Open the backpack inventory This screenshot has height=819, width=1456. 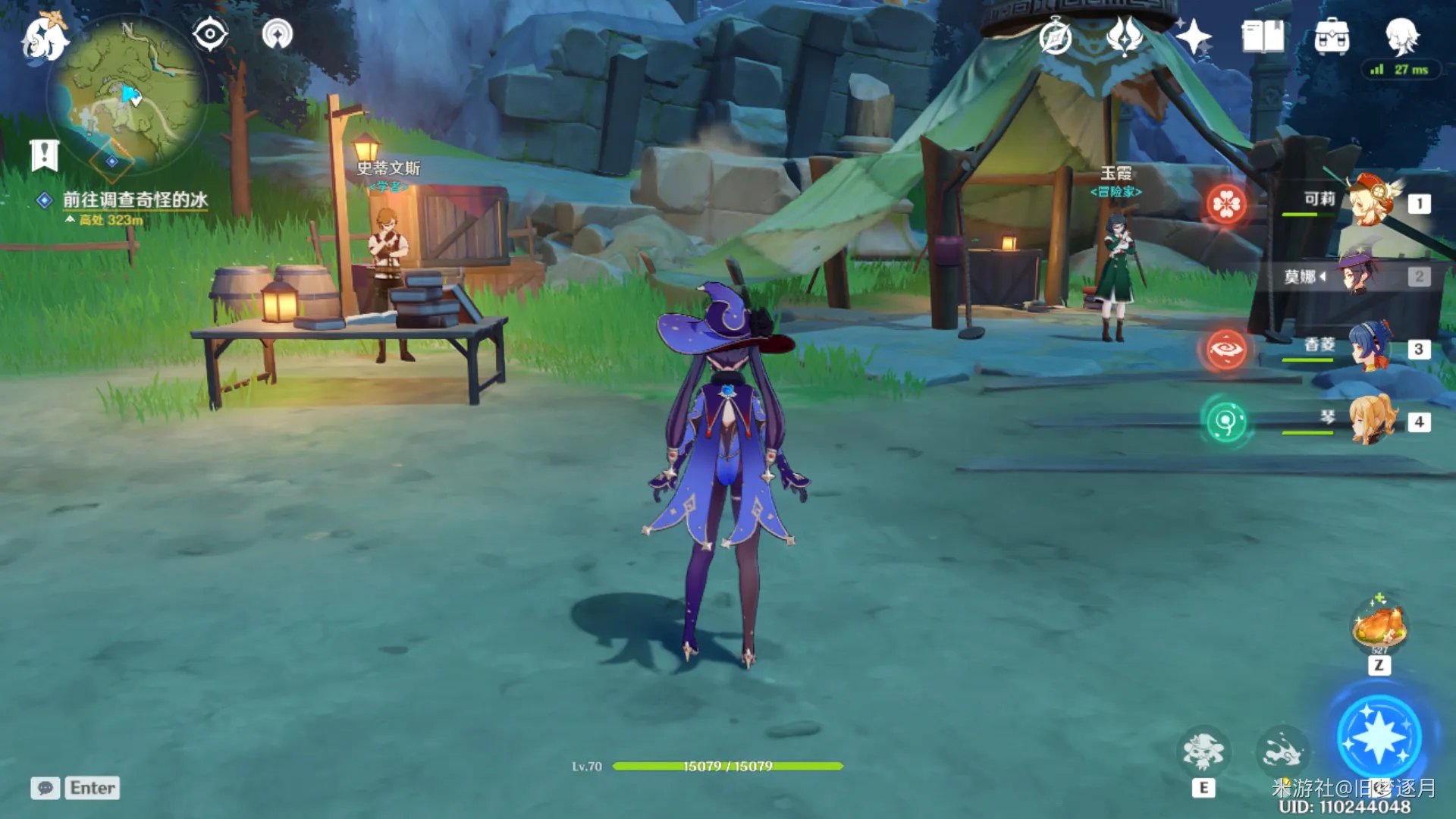[x=1332, y=36]
